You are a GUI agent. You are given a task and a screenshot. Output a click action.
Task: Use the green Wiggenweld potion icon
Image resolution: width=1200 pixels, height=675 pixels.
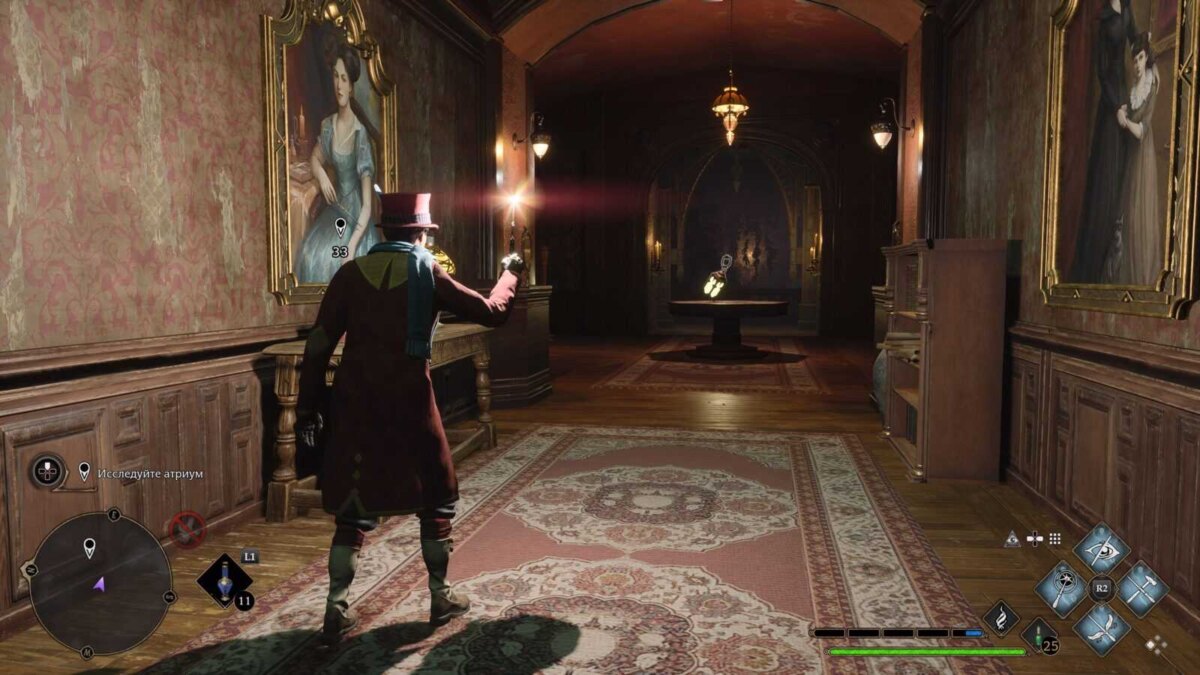tap(1037, 636)
